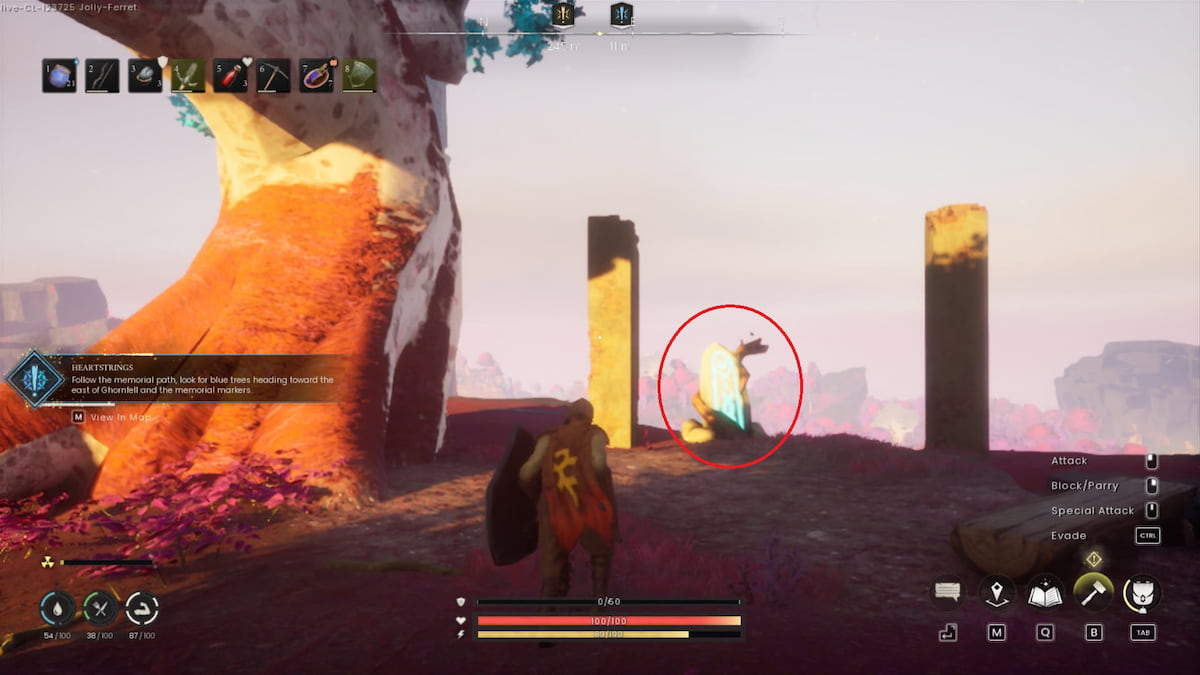1200x675 pixels.
Task: Open the journal book icon
Action: coord(1045,593)
